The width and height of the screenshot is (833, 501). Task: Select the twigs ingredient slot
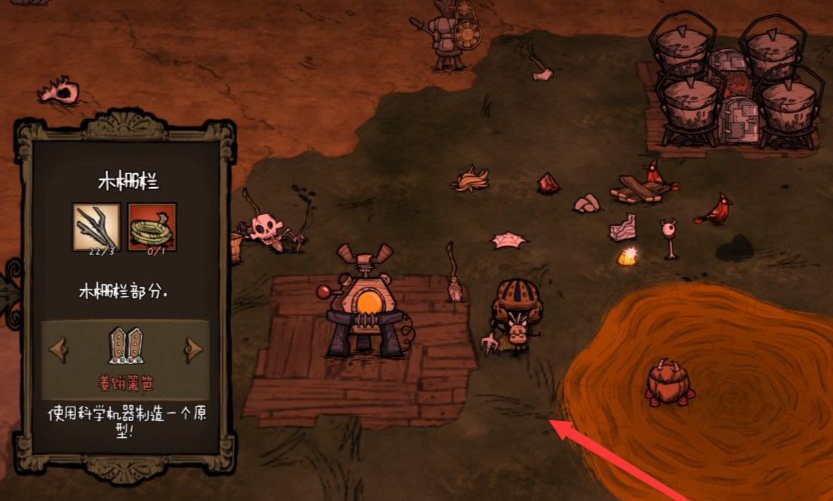click(x=97, y=227)
